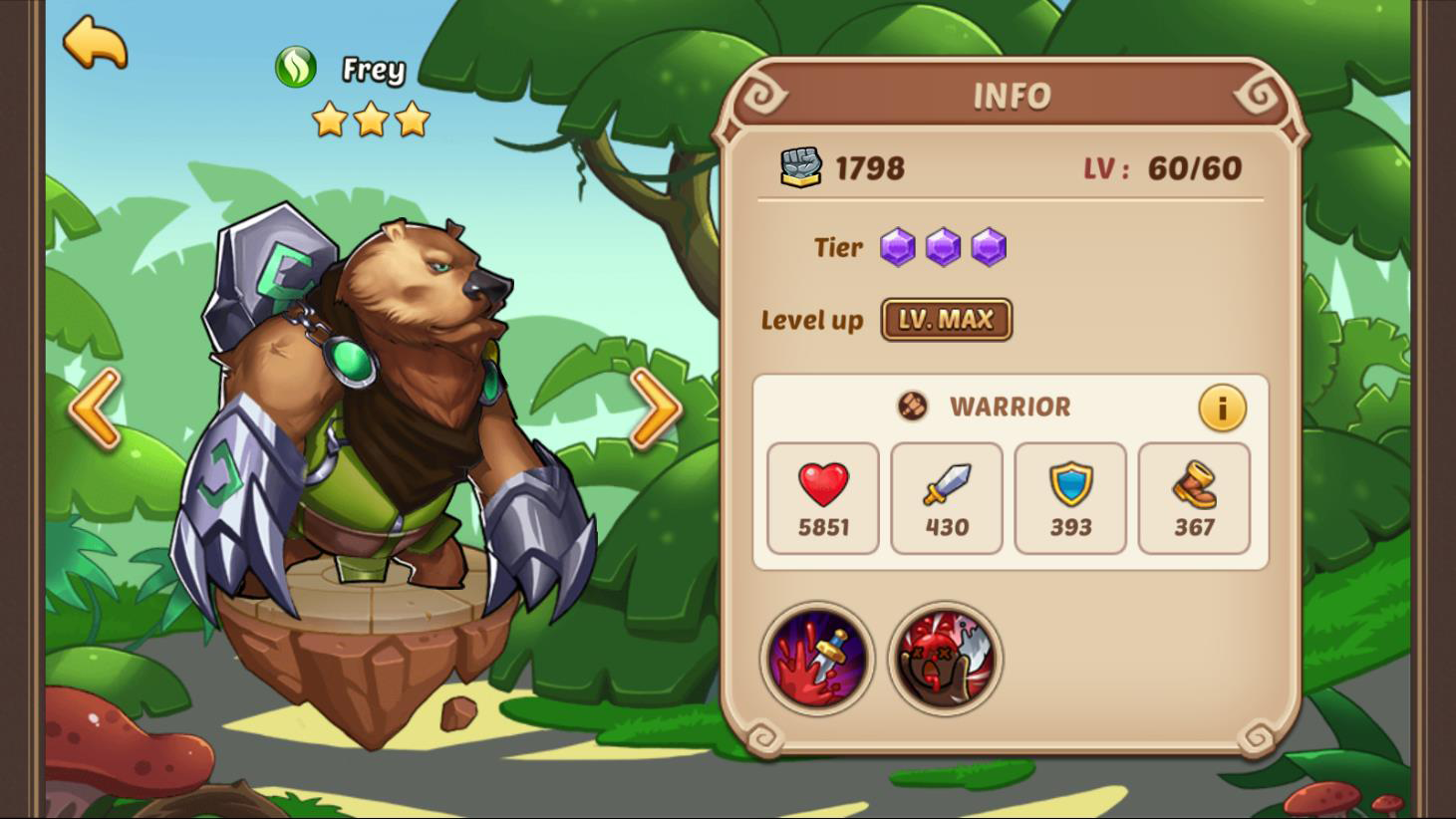Select the boot speed stat tile
Image resolution: width=1456 pixels, height=819 pixels.
[x=1194, y=498]
